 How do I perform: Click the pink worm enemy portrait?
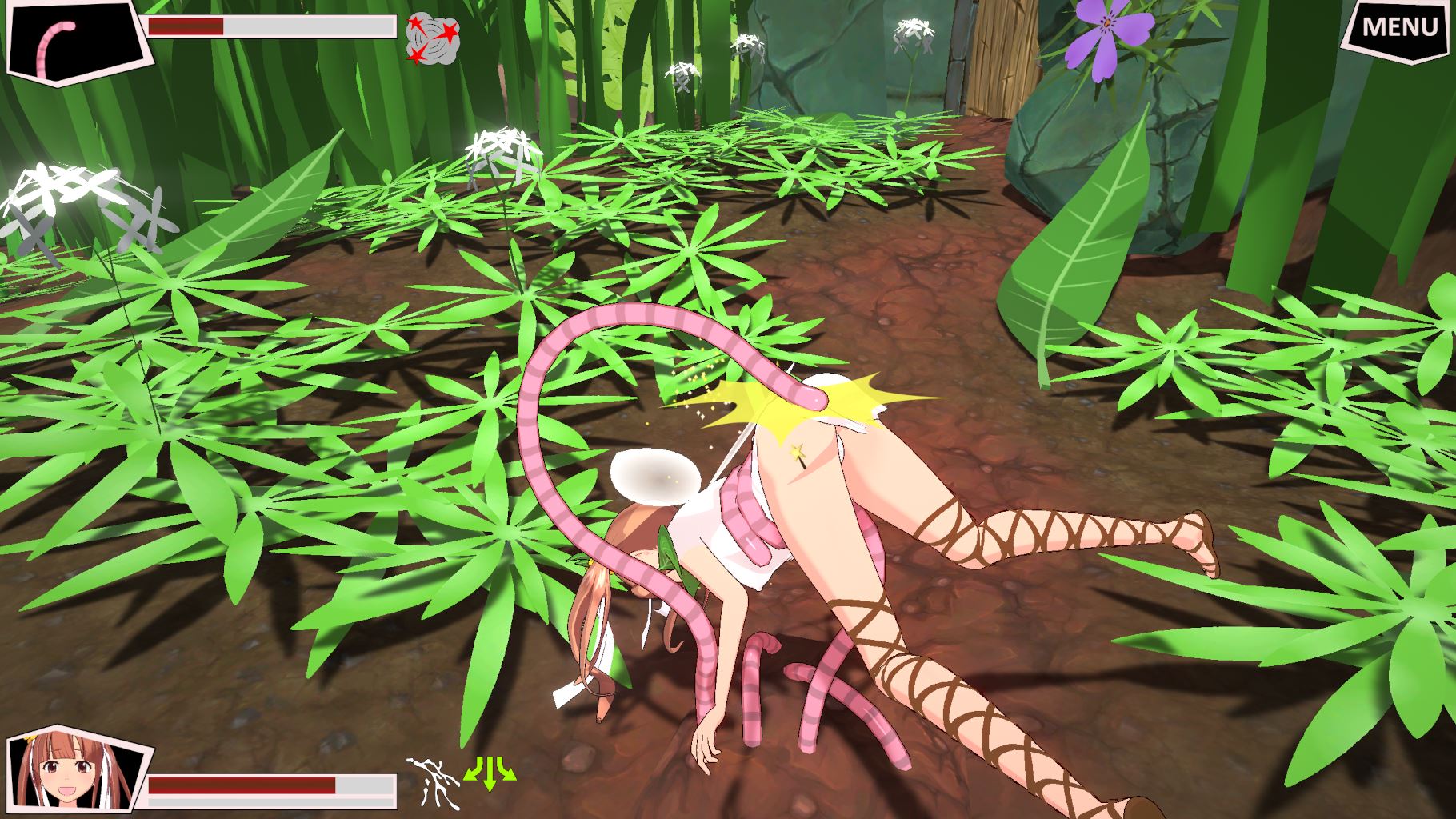click(78, 38)
